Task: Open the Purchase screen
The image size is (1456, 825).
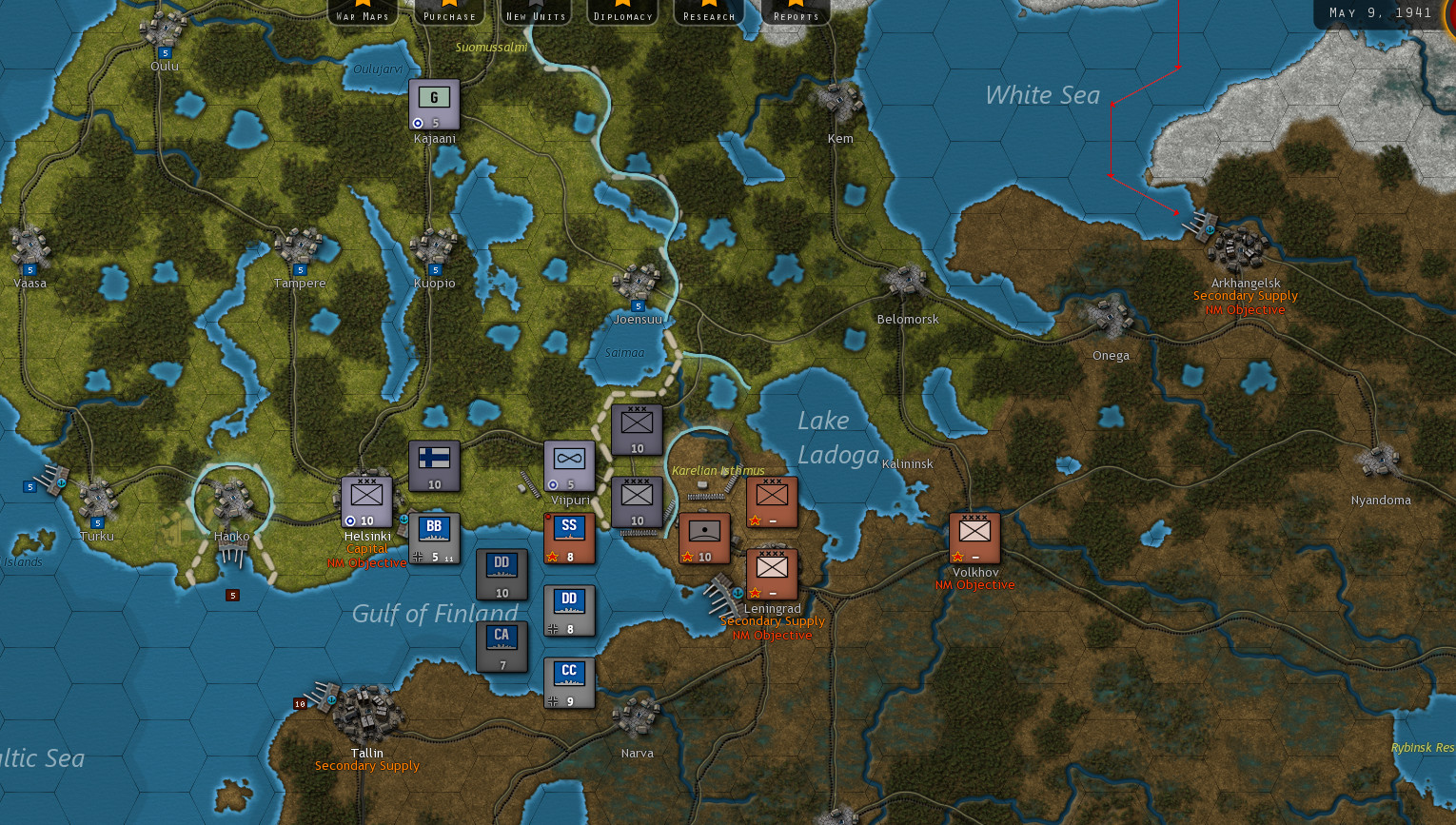Action: (448, 13)
